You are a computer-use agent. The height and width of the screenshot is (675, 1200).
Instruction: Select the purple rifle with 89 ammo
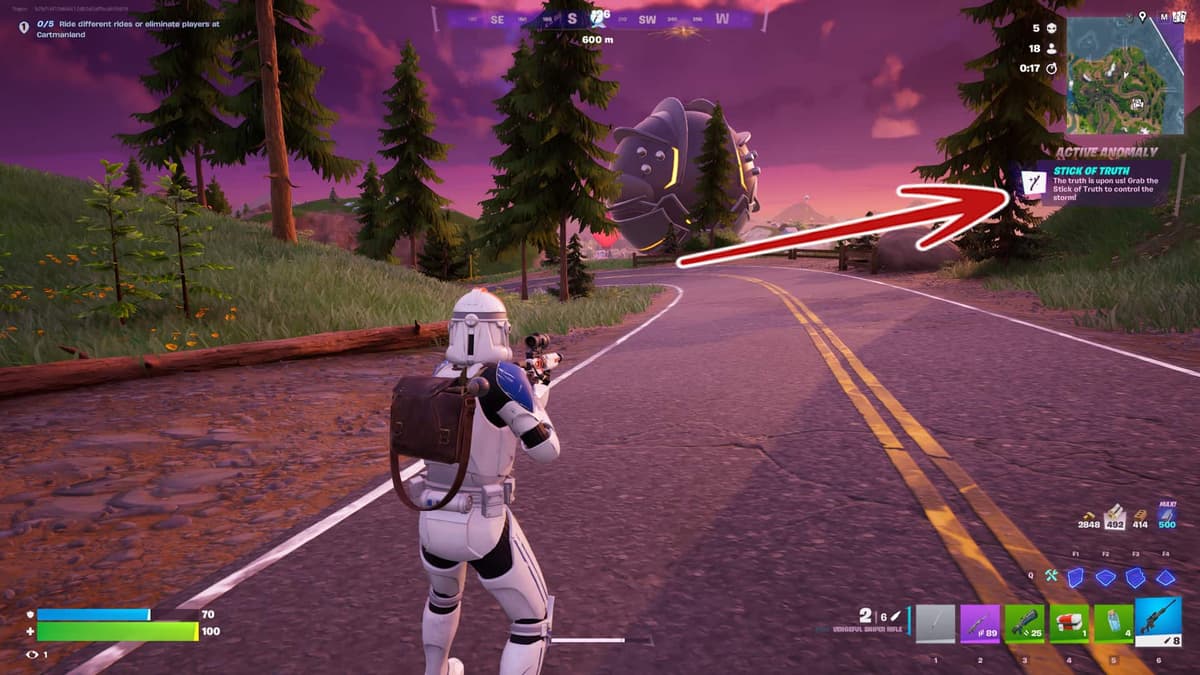[x=980, y=624]
